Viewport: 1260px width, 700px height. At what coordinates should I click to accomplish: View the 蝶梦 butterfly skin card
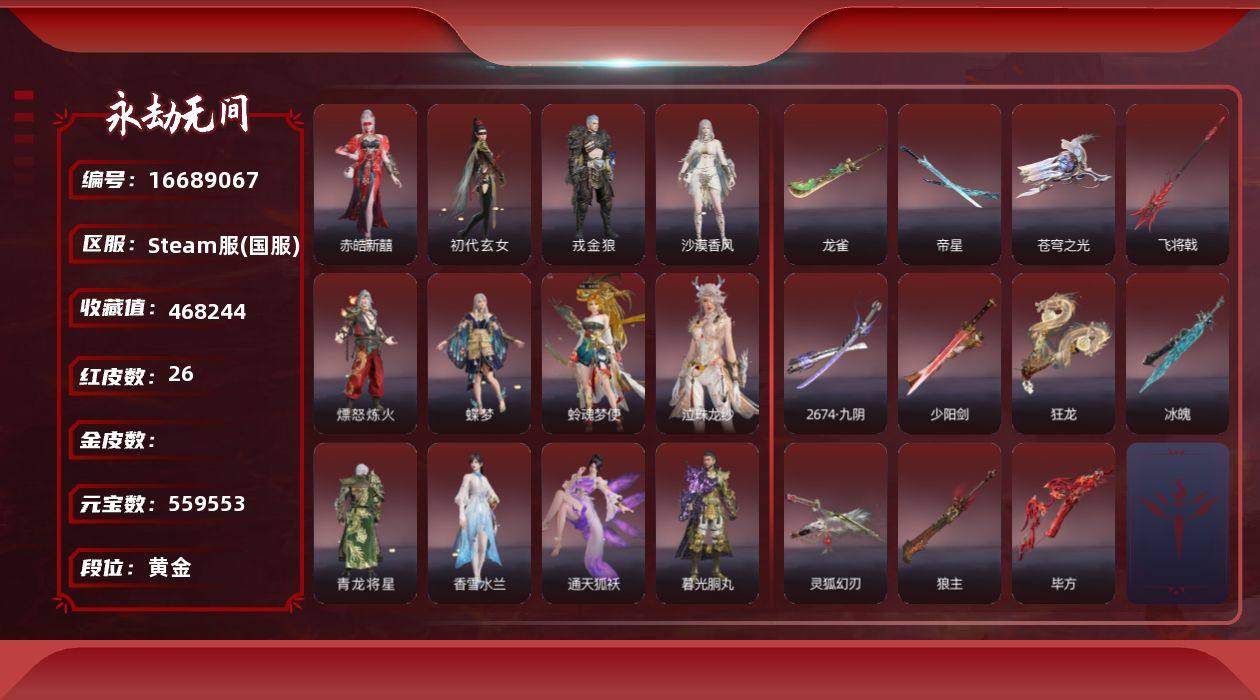pyautogui.click(x=479, y=353)
